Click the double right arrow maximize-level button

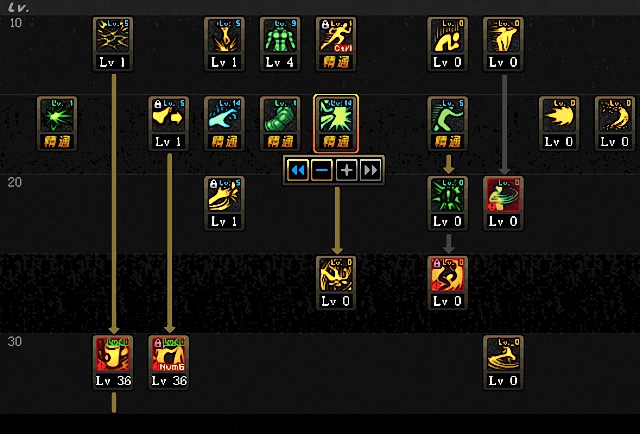371,170
